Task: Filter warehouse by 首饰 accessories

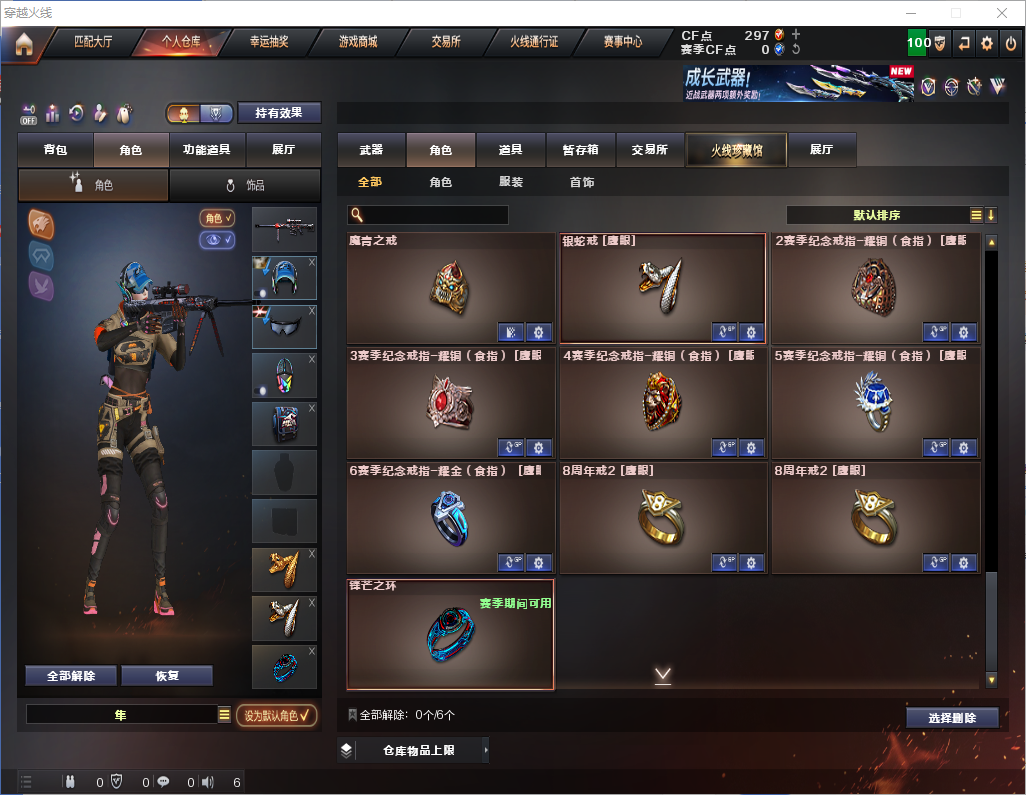Action: [x=582, y=182]
